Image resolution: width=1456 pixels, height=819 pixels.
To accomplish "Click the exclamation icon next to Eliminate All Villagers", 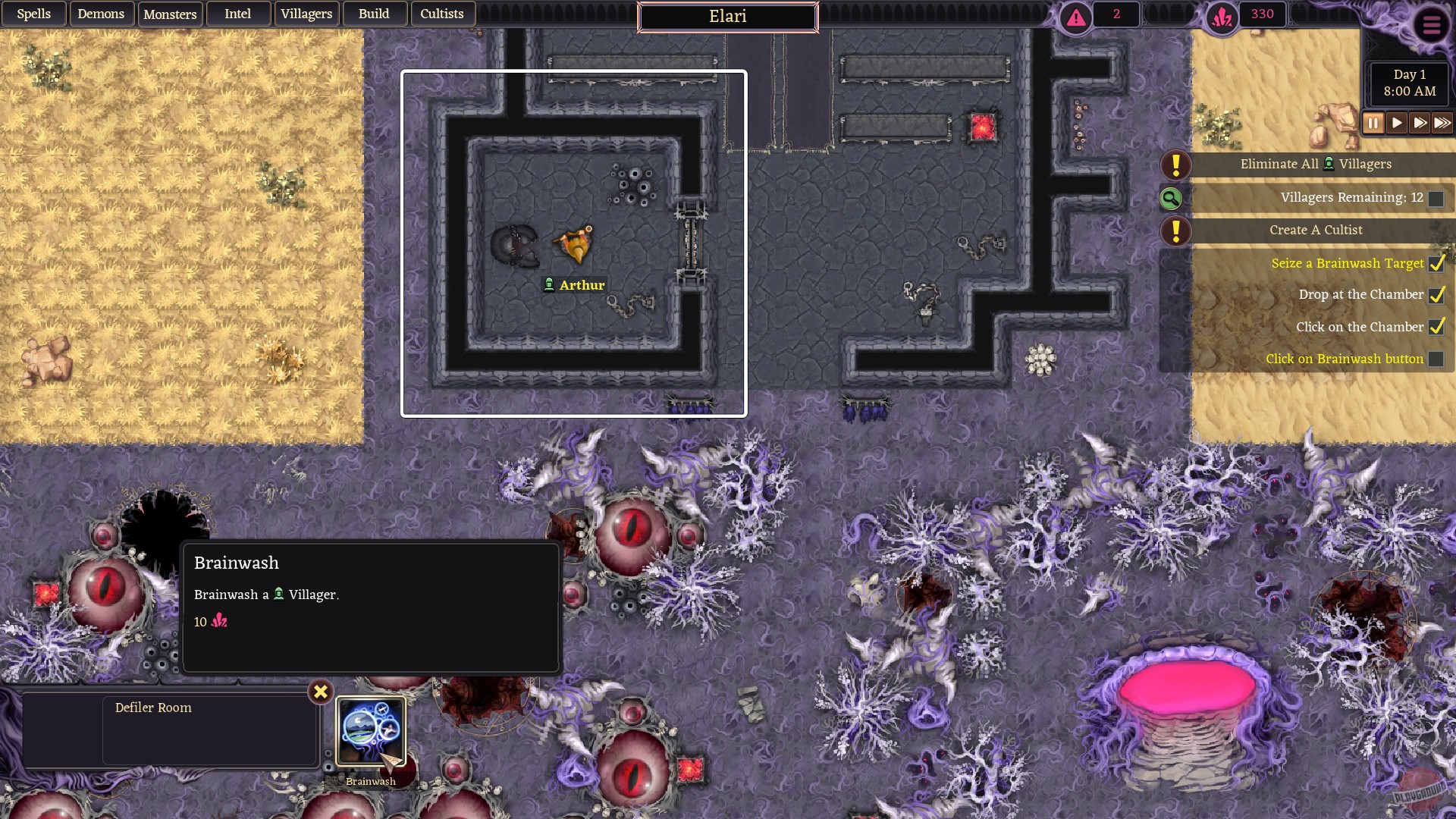I will [x=1176, y=164].
